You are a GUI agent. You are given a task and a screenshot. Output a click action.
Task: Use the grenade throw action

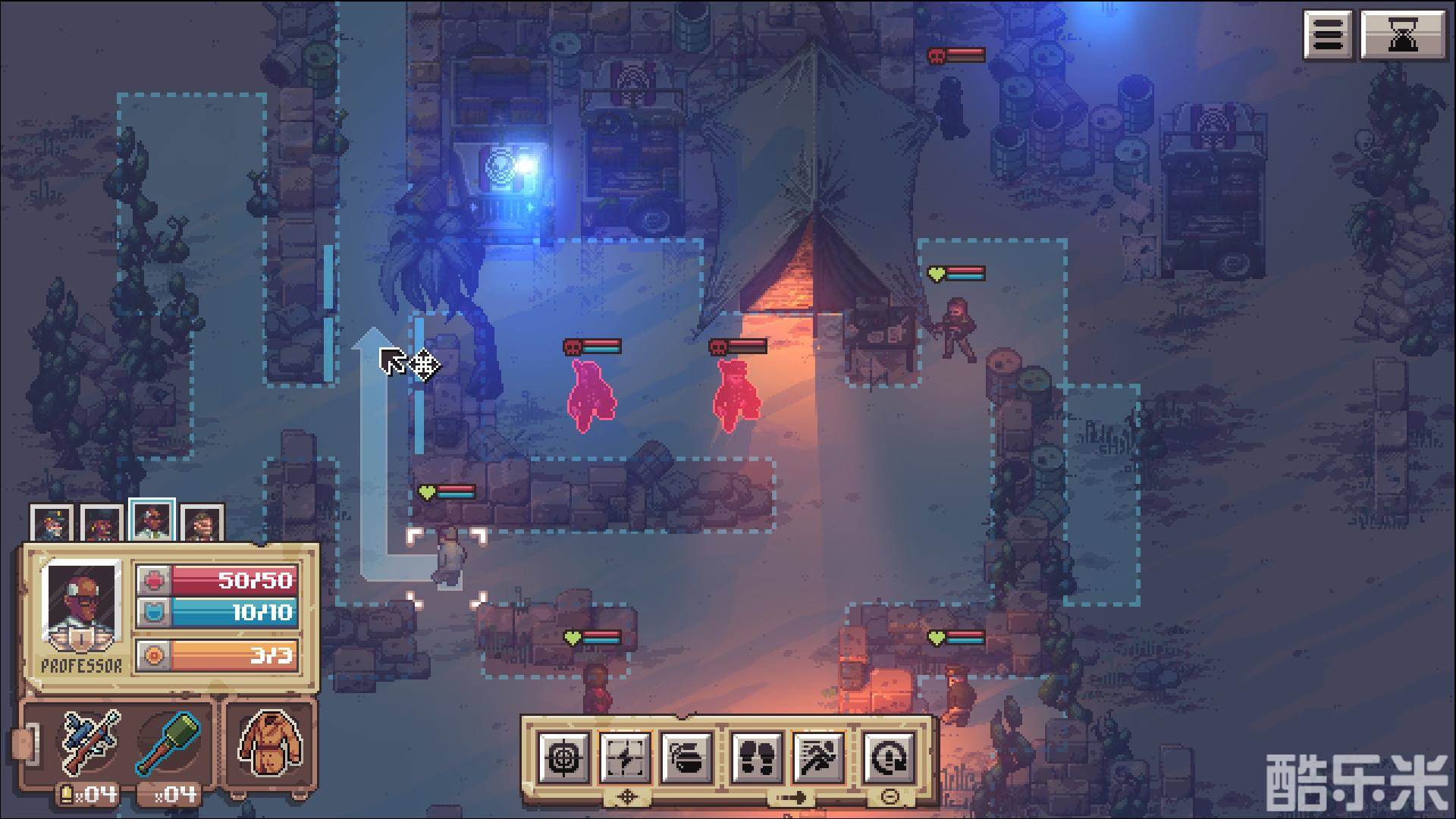686,757
